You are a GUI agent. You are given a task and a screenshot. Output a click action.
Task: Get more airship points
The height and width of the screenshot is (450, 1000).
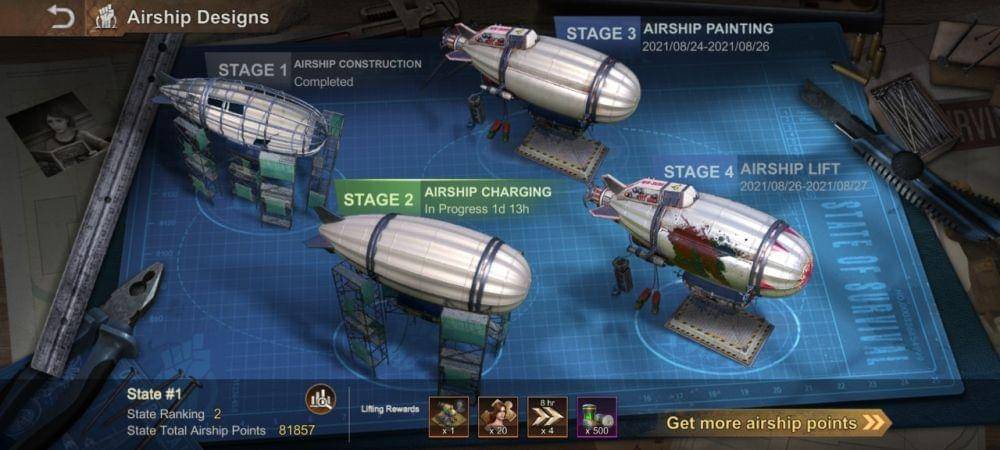tap(775, 423)
